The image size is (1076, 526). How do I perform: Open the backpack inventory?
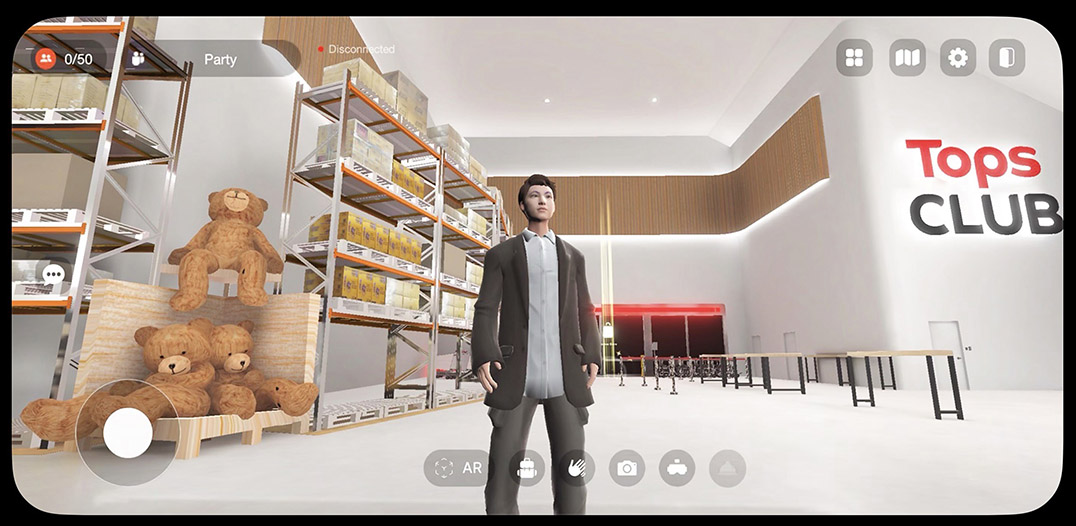click(x=527, y=468)
